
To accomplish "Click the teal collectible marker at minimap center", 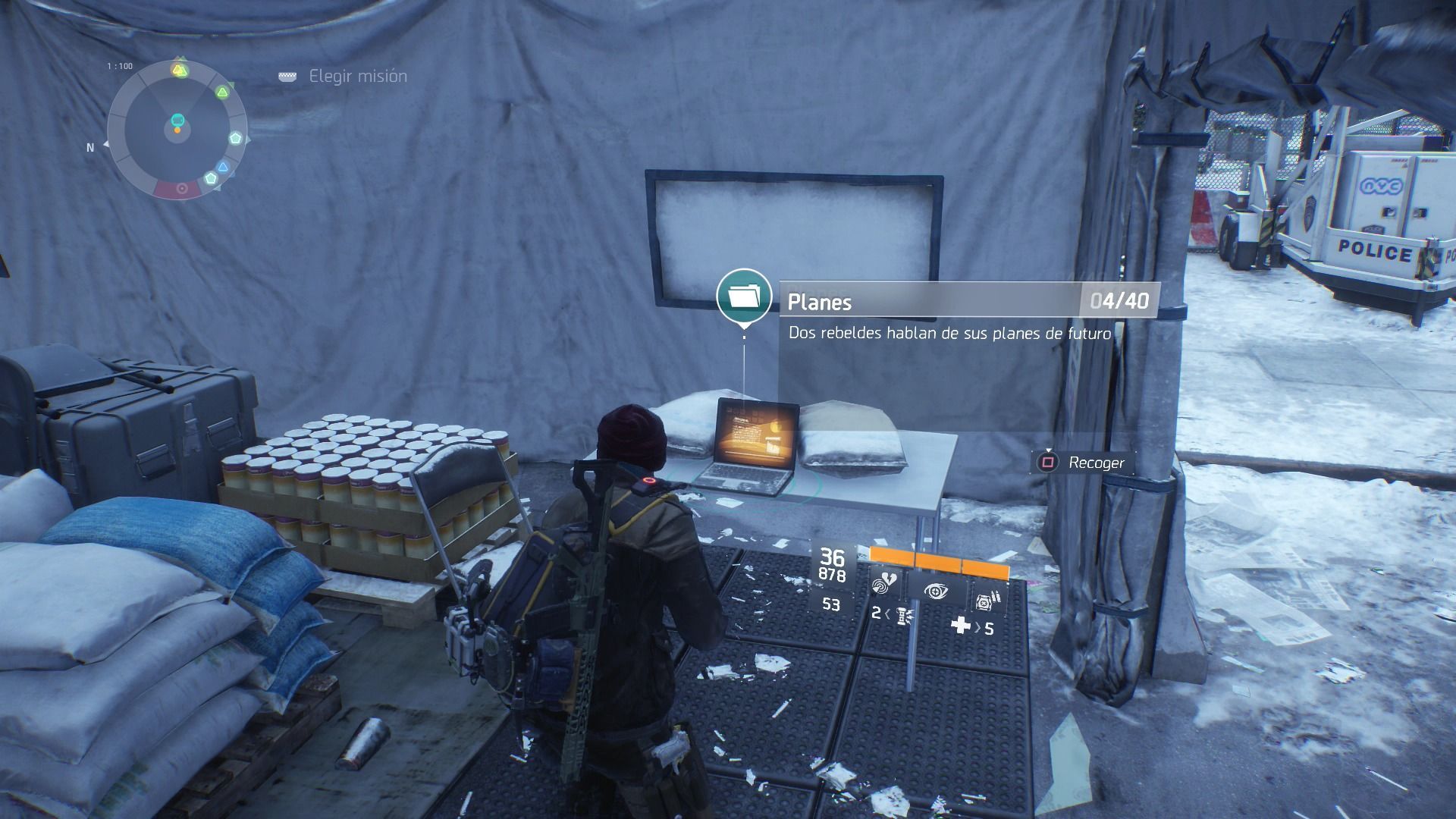I will [177, 120].
